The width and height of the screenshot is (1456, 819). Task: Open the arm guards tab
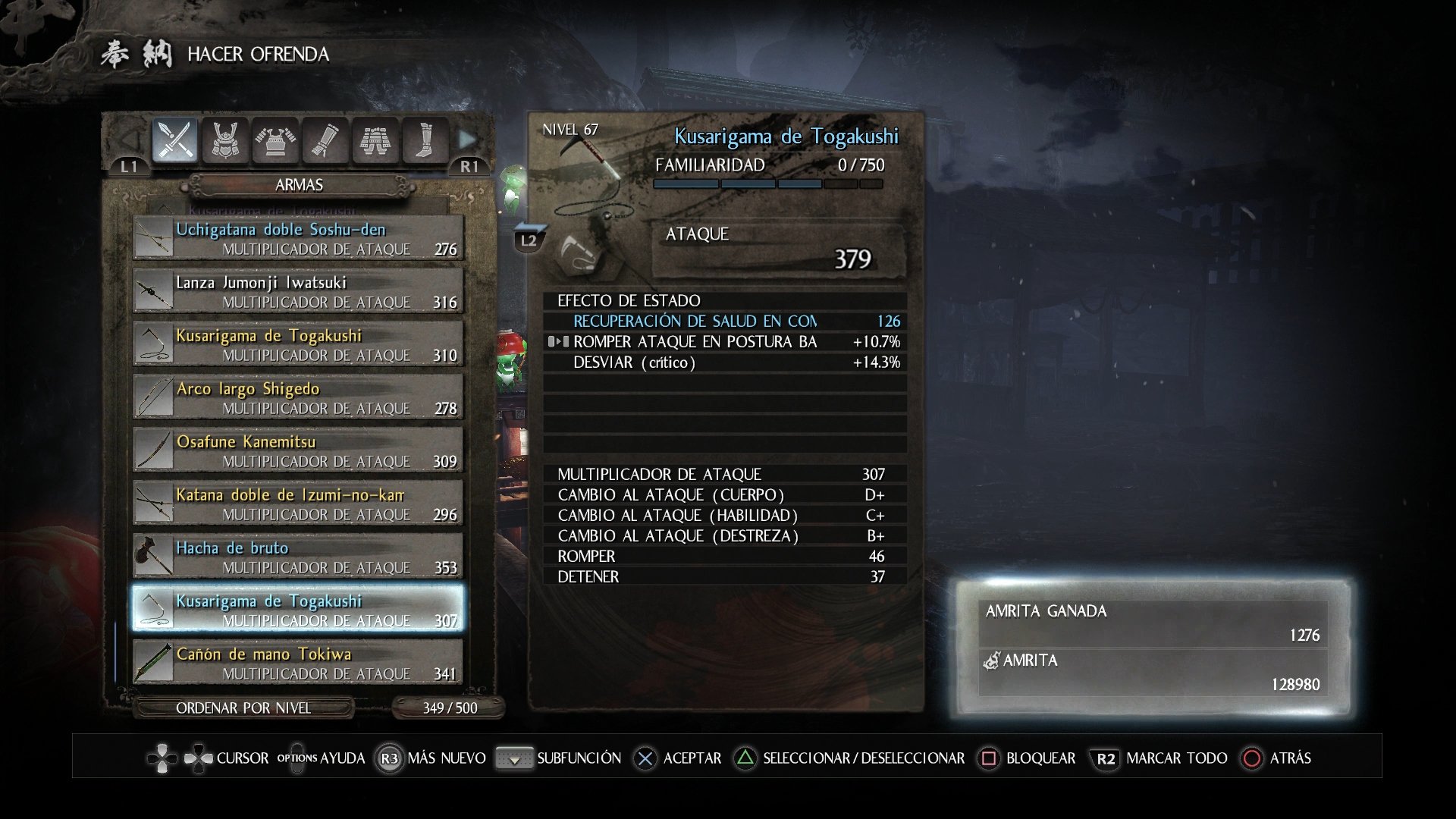[x=325, y=140]
